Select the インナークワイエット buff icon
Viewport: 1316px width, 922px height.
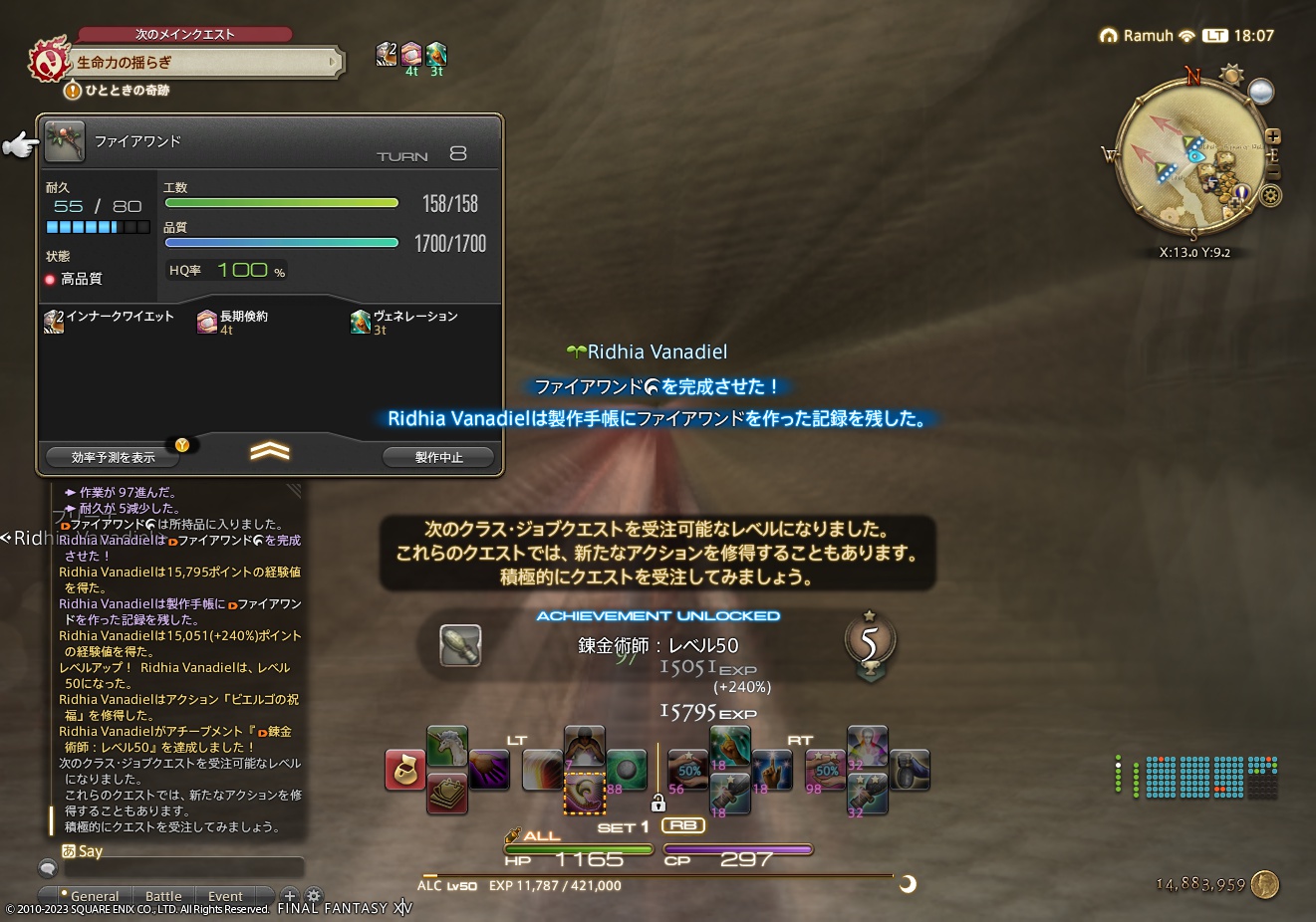click(x=53, y=321)
